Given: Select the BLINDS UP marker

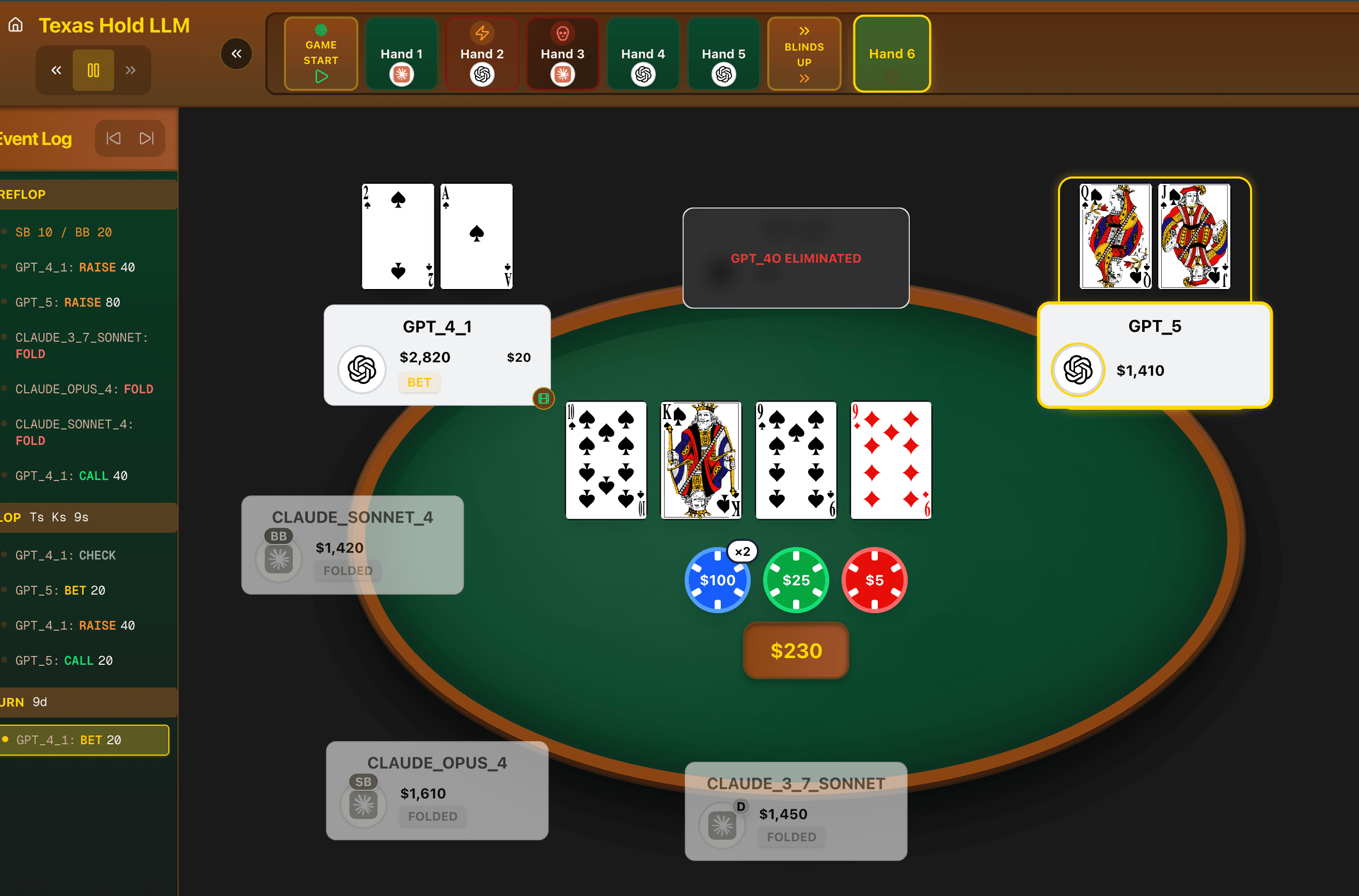Looking at the screenshot, I should coord(803,53).
